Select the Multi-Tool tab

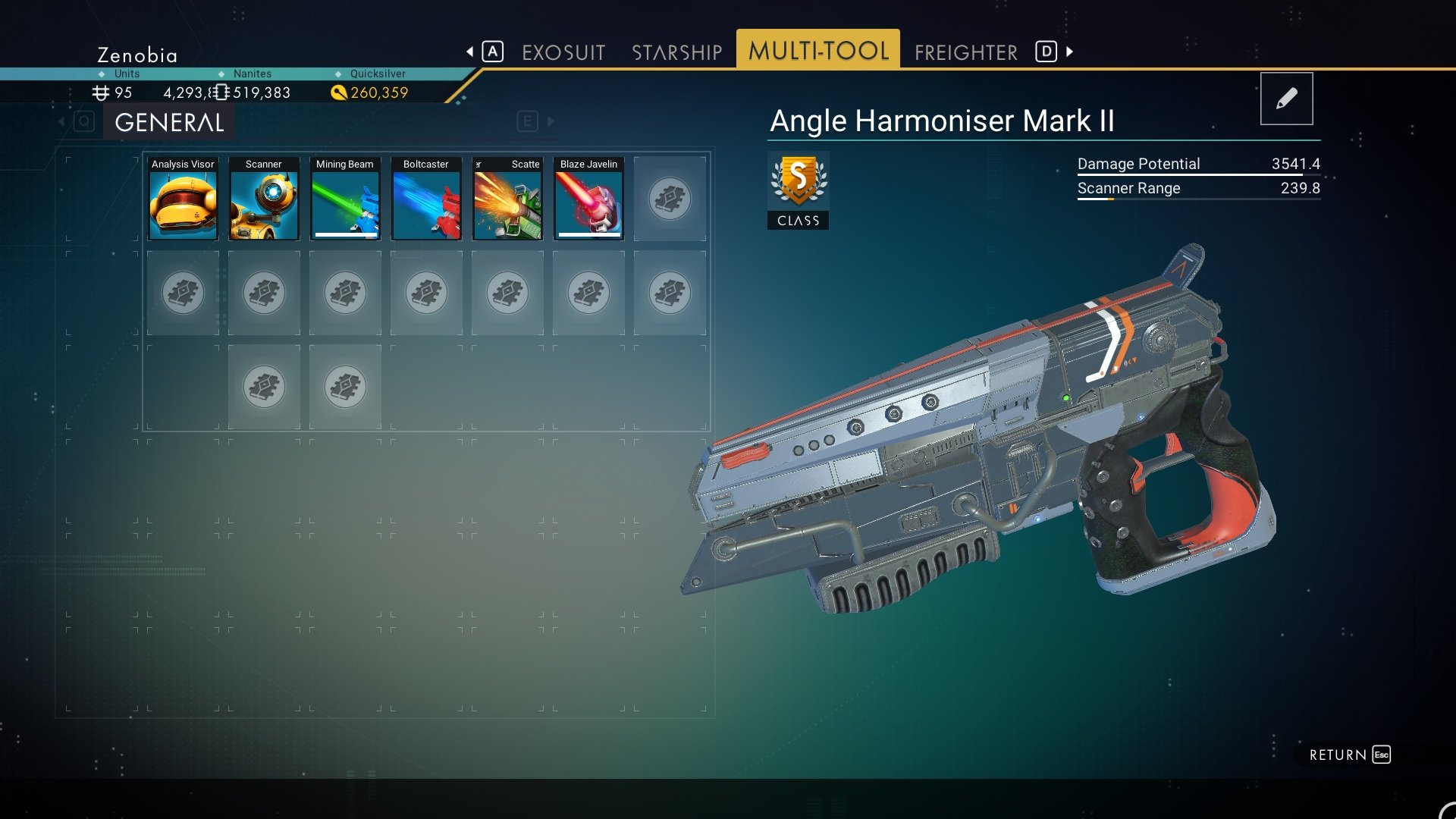coord(818,50)
